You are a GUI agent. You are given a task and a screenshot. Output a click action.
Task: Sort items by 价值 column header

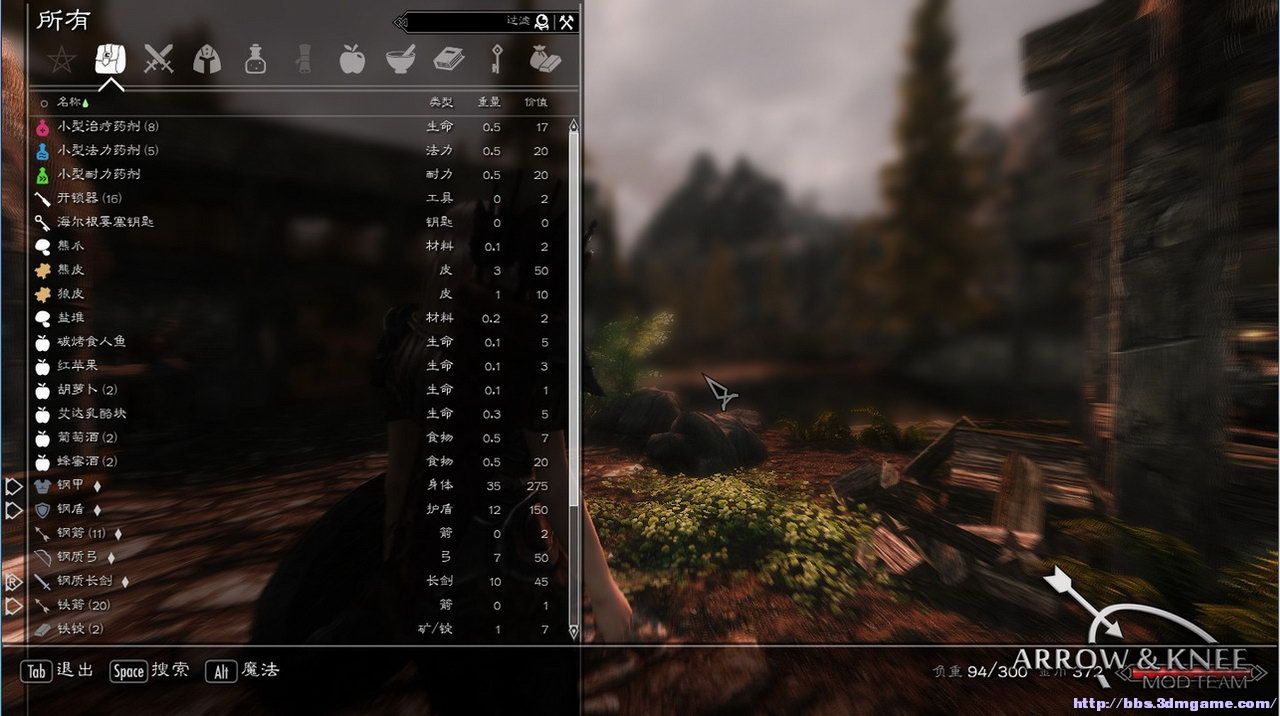click(536, 102)
